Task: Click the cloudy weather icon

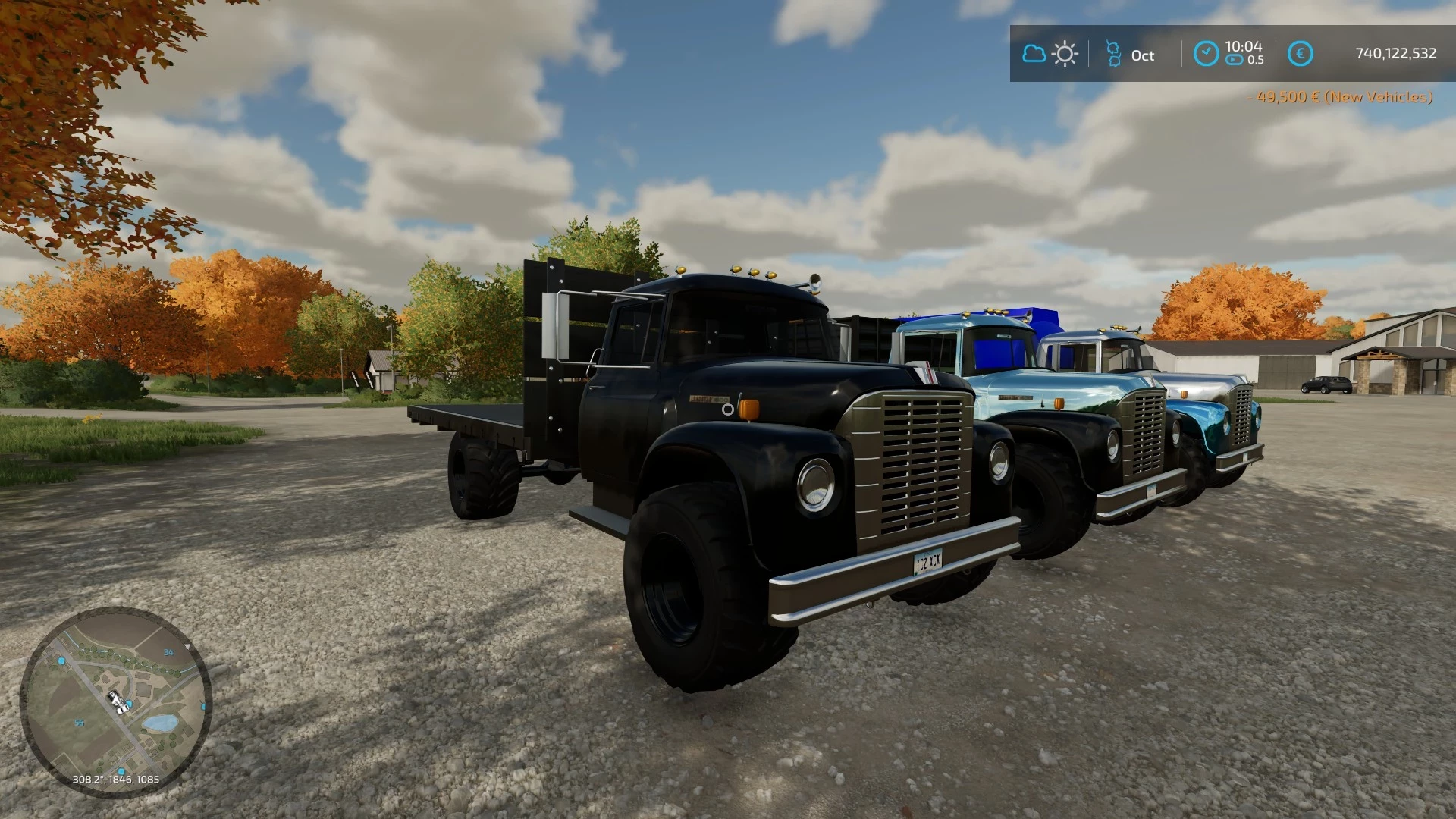Action: [1034, 53]
